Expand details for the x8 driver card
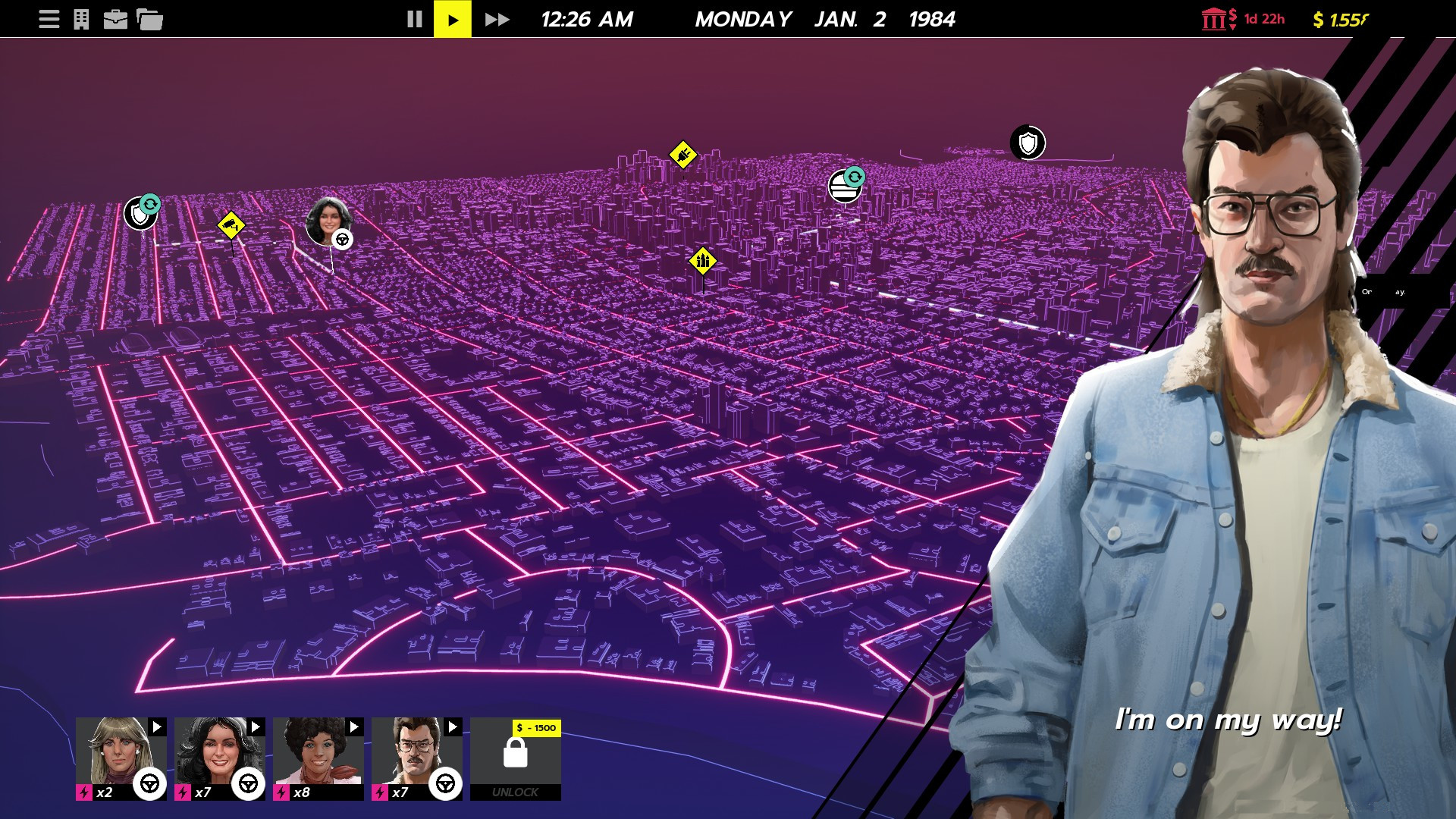 [x=353, y=727]
